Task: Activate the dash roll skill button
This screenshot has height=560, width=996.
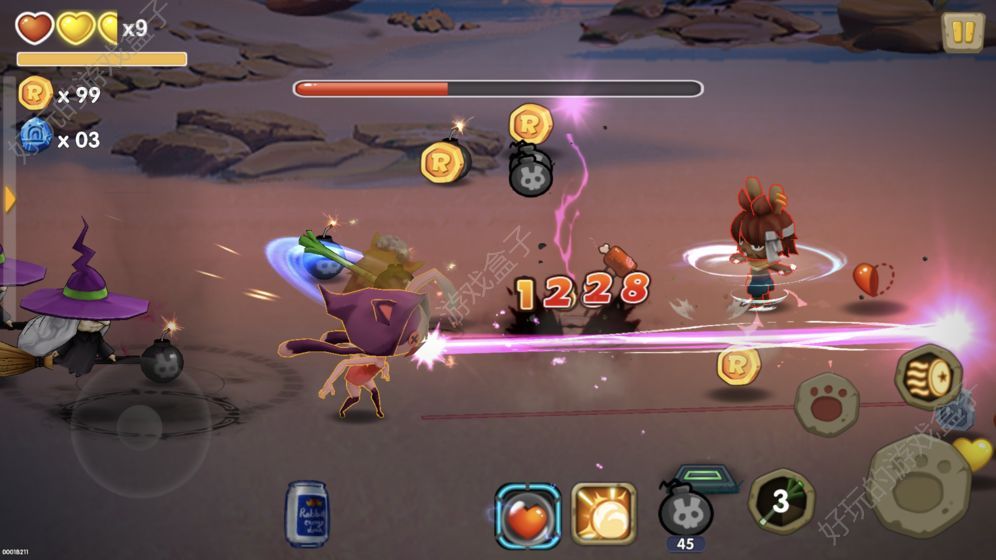Action: click(x=928, y=378)
